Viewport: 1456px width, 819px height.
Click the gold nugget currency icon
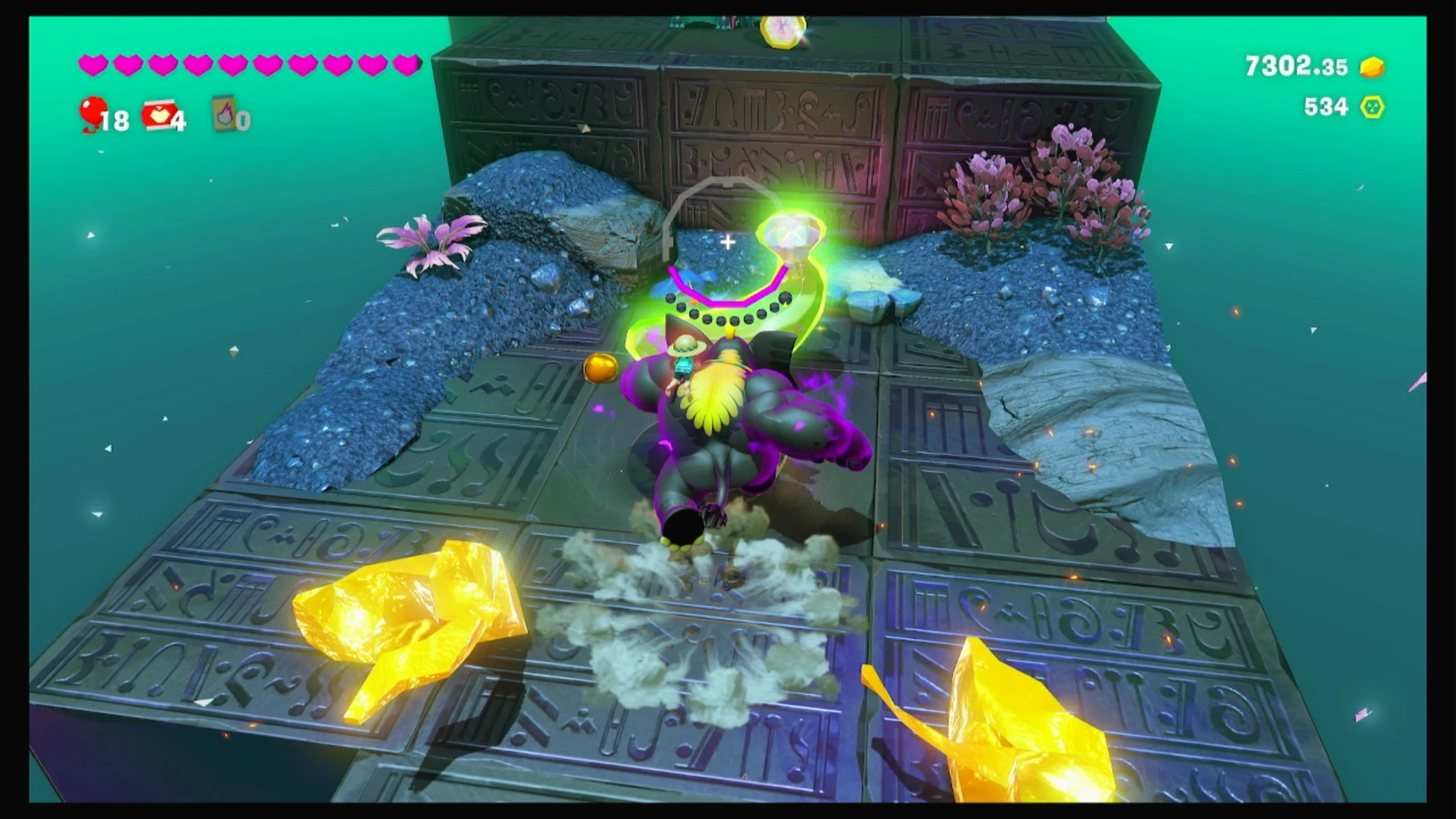click(1372, 67)
